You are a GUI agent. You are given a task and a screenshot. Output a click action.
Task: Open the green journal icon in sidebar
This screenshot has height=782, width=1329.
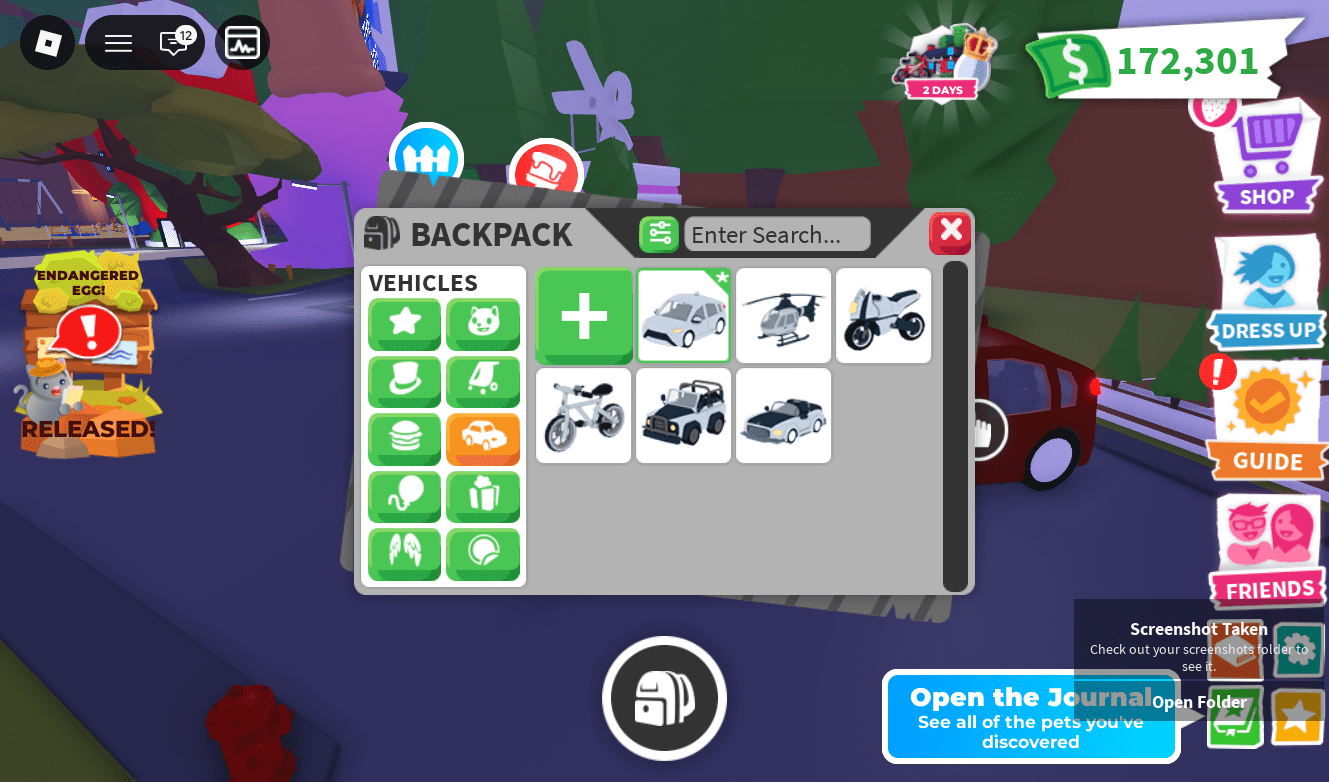[1236, 717]
